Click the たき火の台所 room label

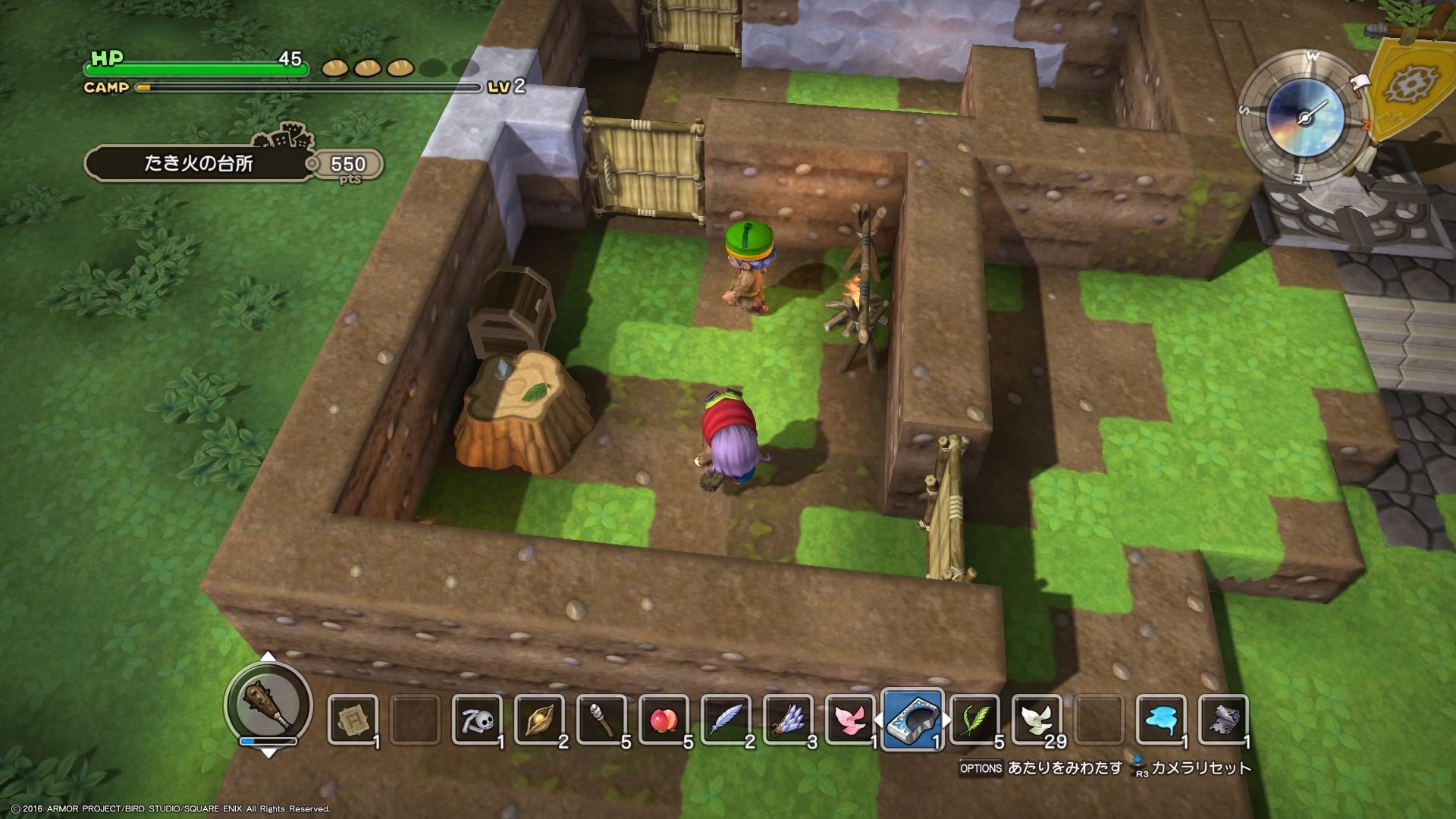pos(199,164)
